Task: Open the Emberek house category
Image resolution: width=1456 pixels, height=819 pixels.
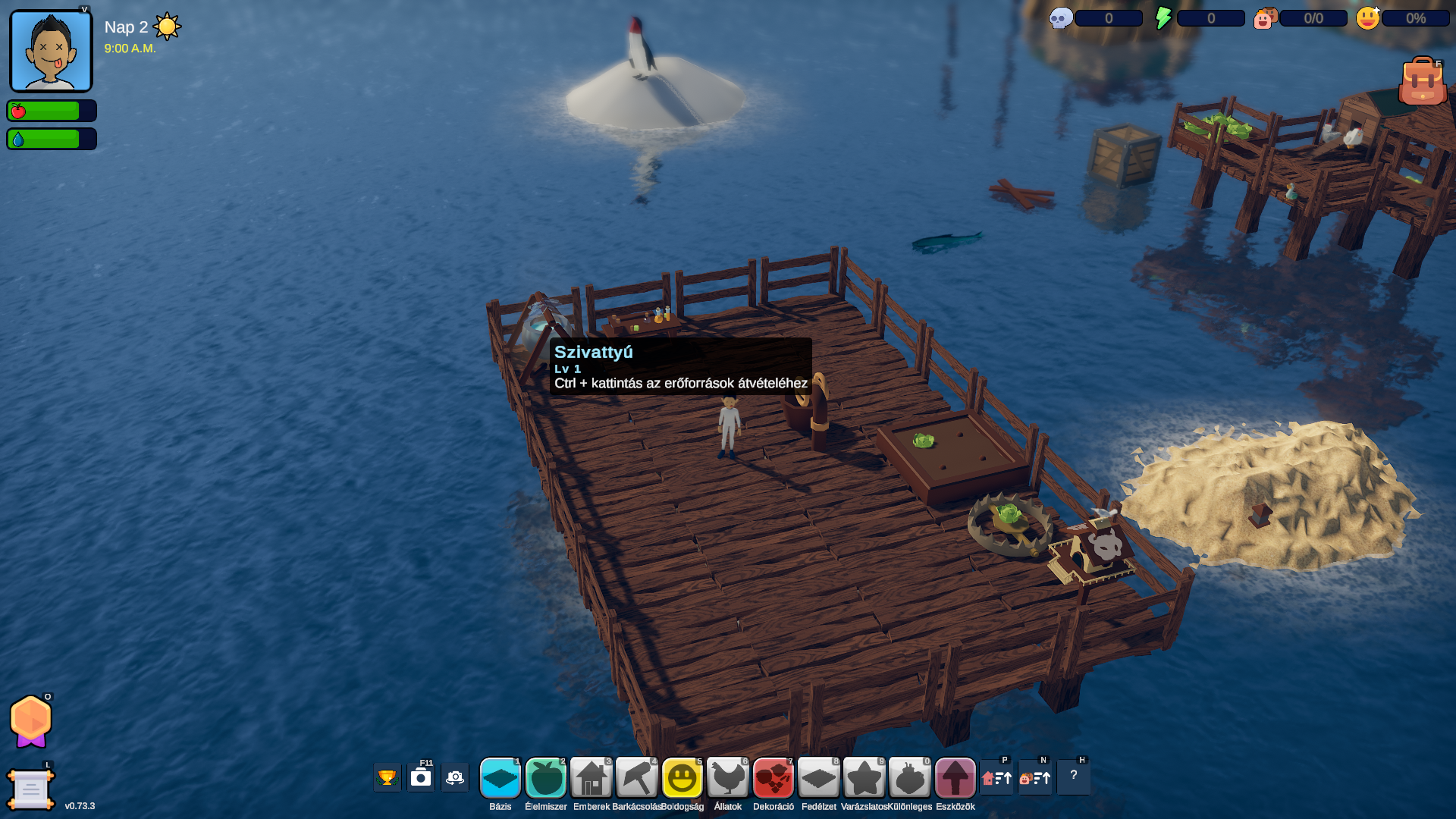Action: point(591,778)
